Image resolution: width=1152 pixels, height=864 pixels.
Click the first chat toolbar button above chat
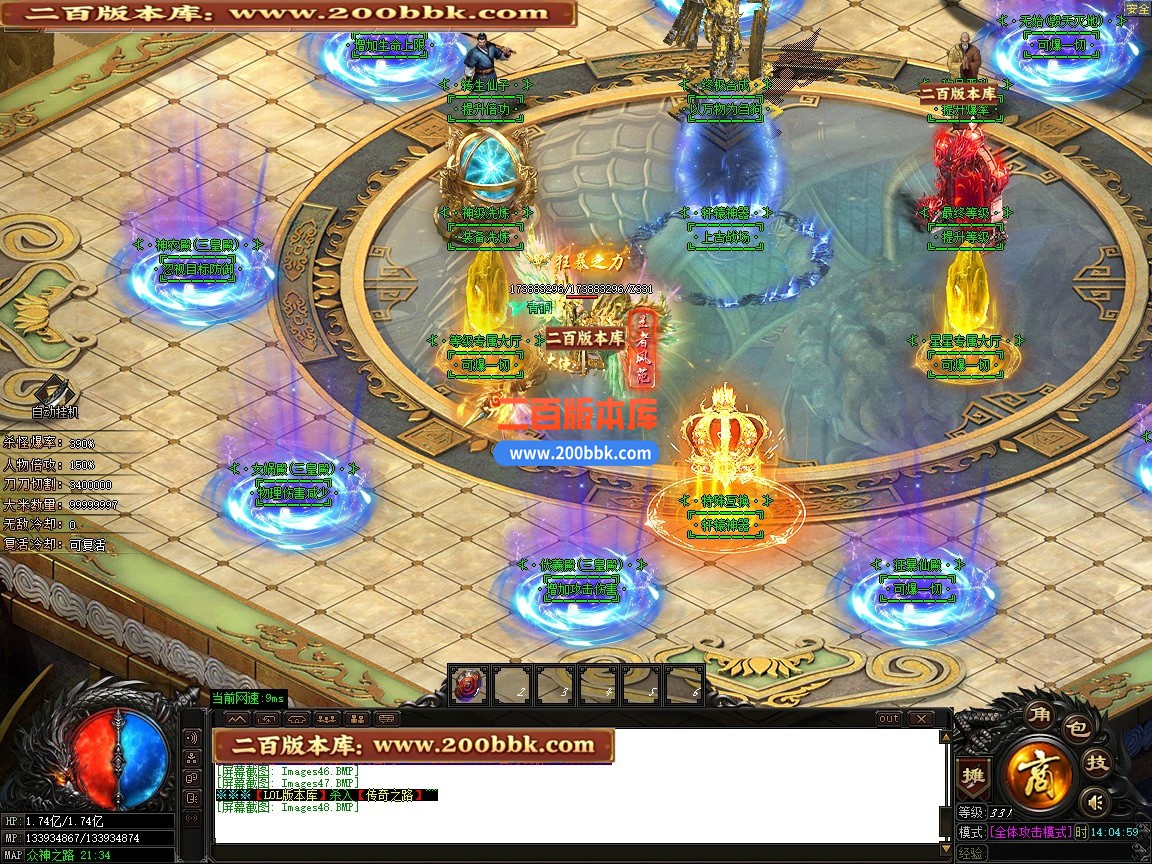(x=237, y=719)
